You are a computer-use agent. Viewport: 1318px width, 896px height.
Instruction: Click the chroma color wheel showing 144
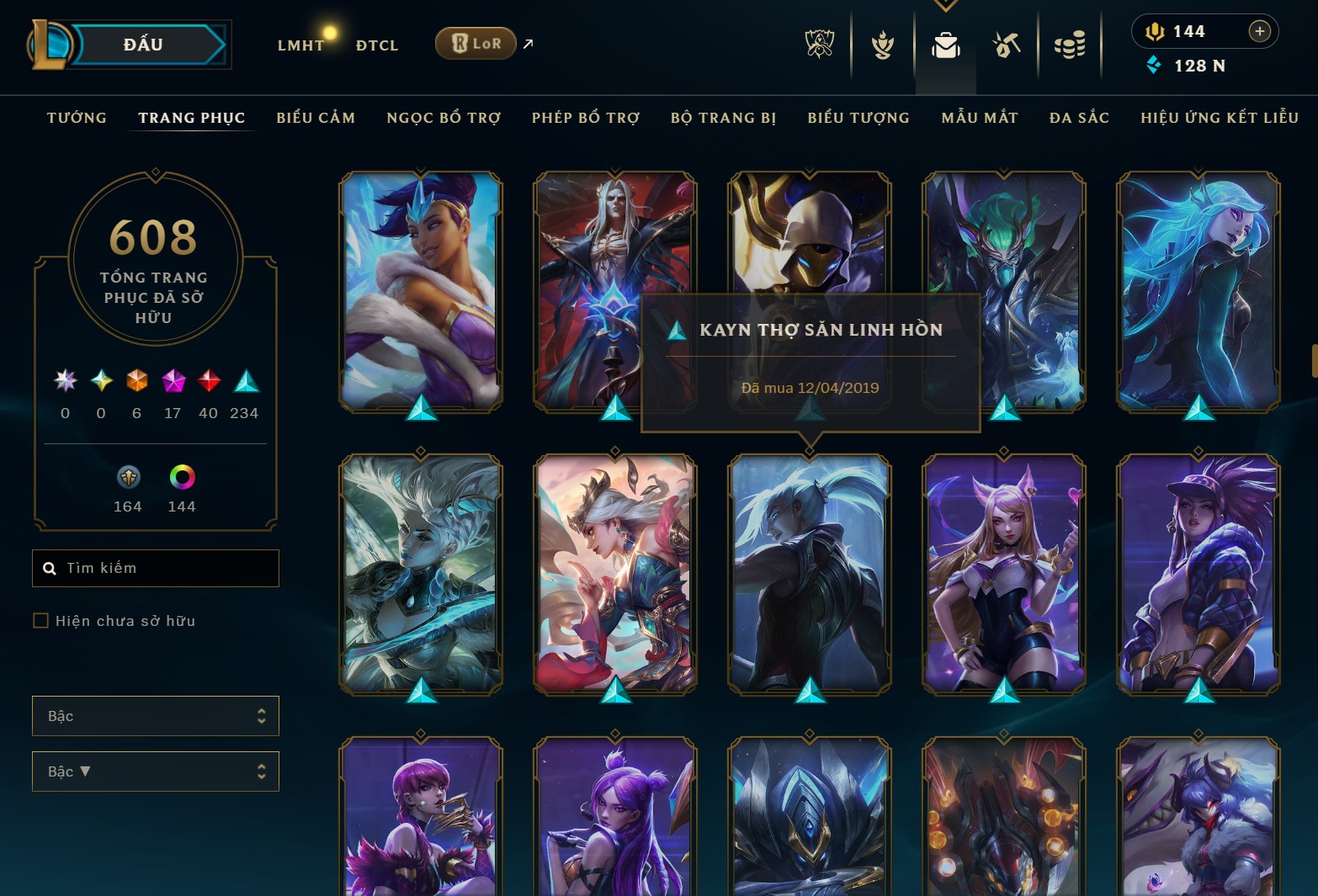point(181,480)
